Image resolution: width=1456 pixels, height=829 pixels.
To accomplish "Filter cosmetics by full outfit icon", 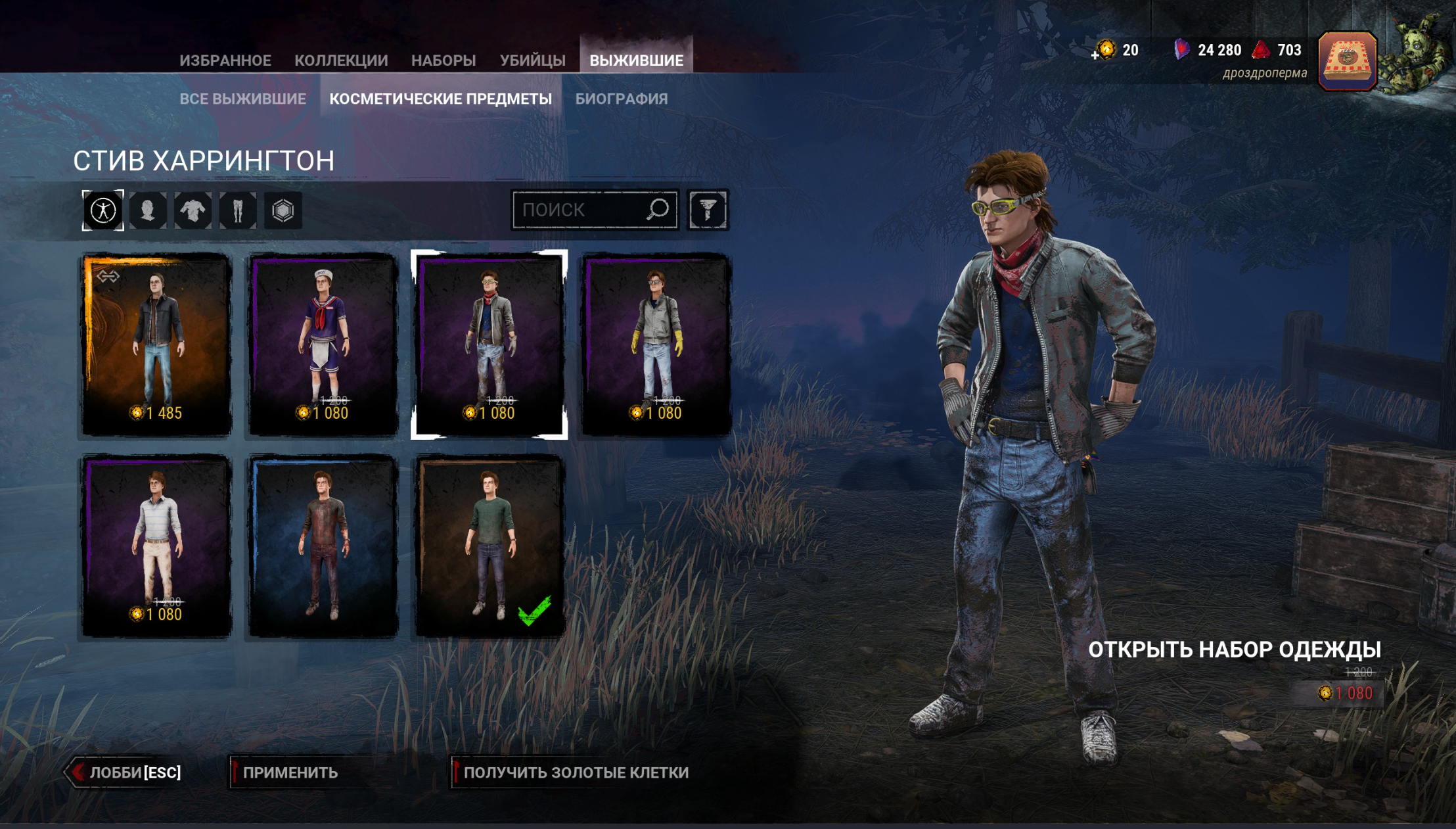I will (103, 210).
